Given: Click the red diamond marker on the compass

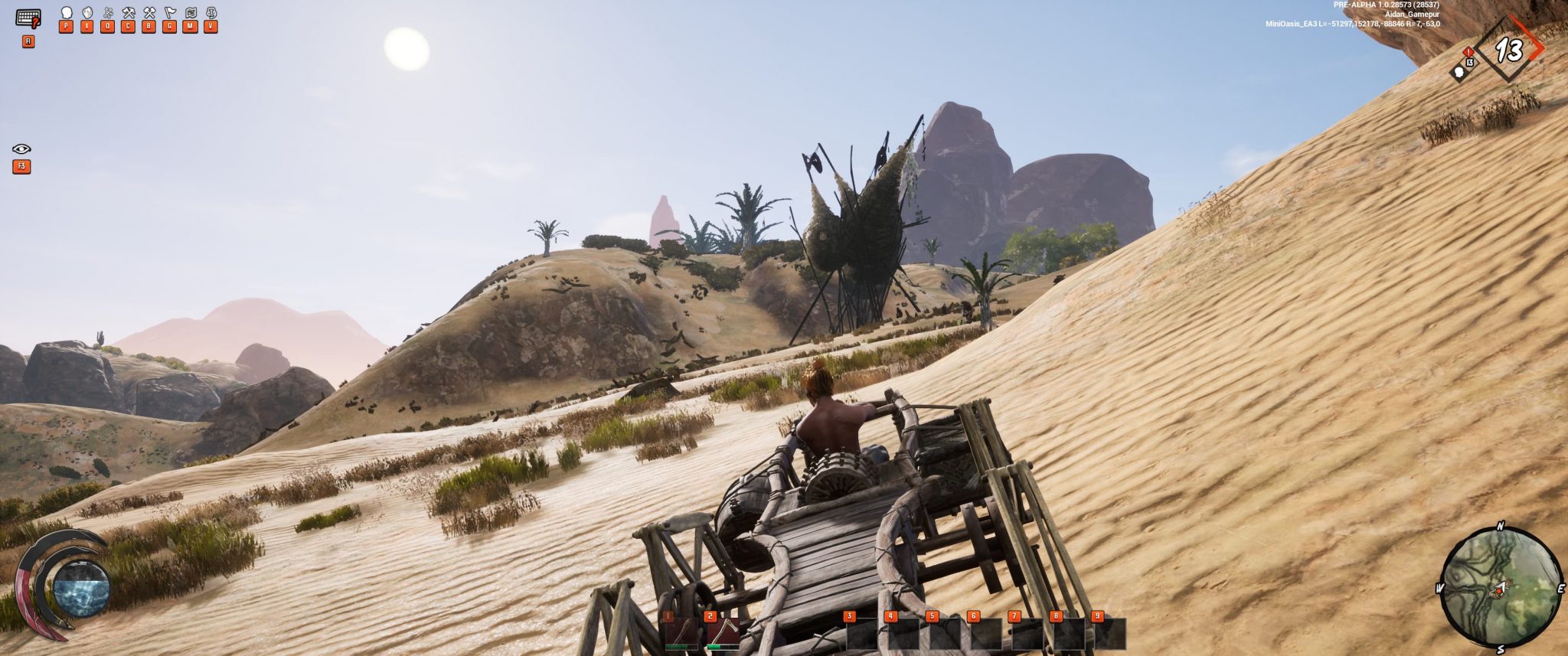Looking at the screenshot, I should pos(1468,52).
